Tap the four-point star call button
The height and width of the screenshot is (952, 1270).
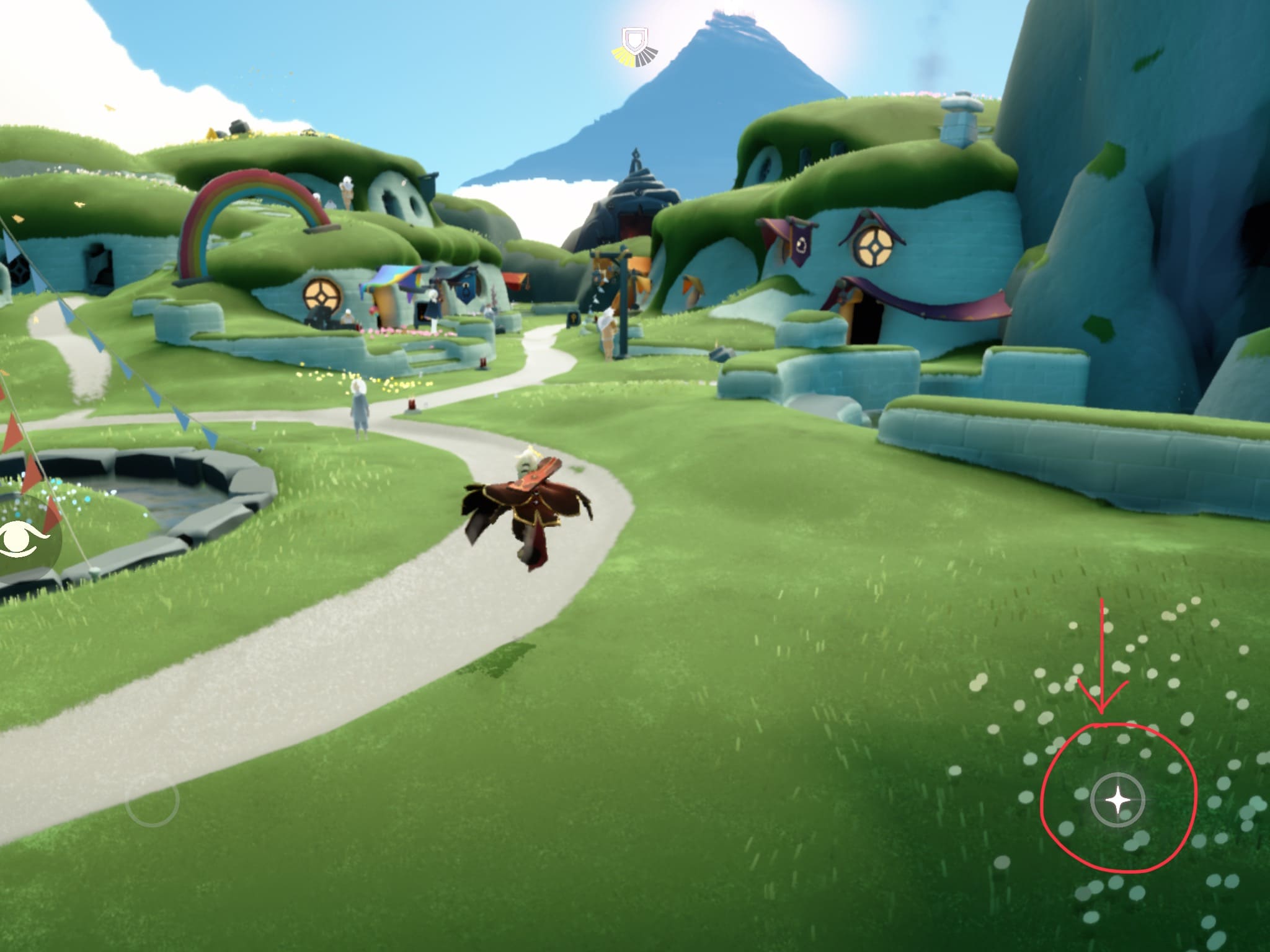tap(1117, 800)
